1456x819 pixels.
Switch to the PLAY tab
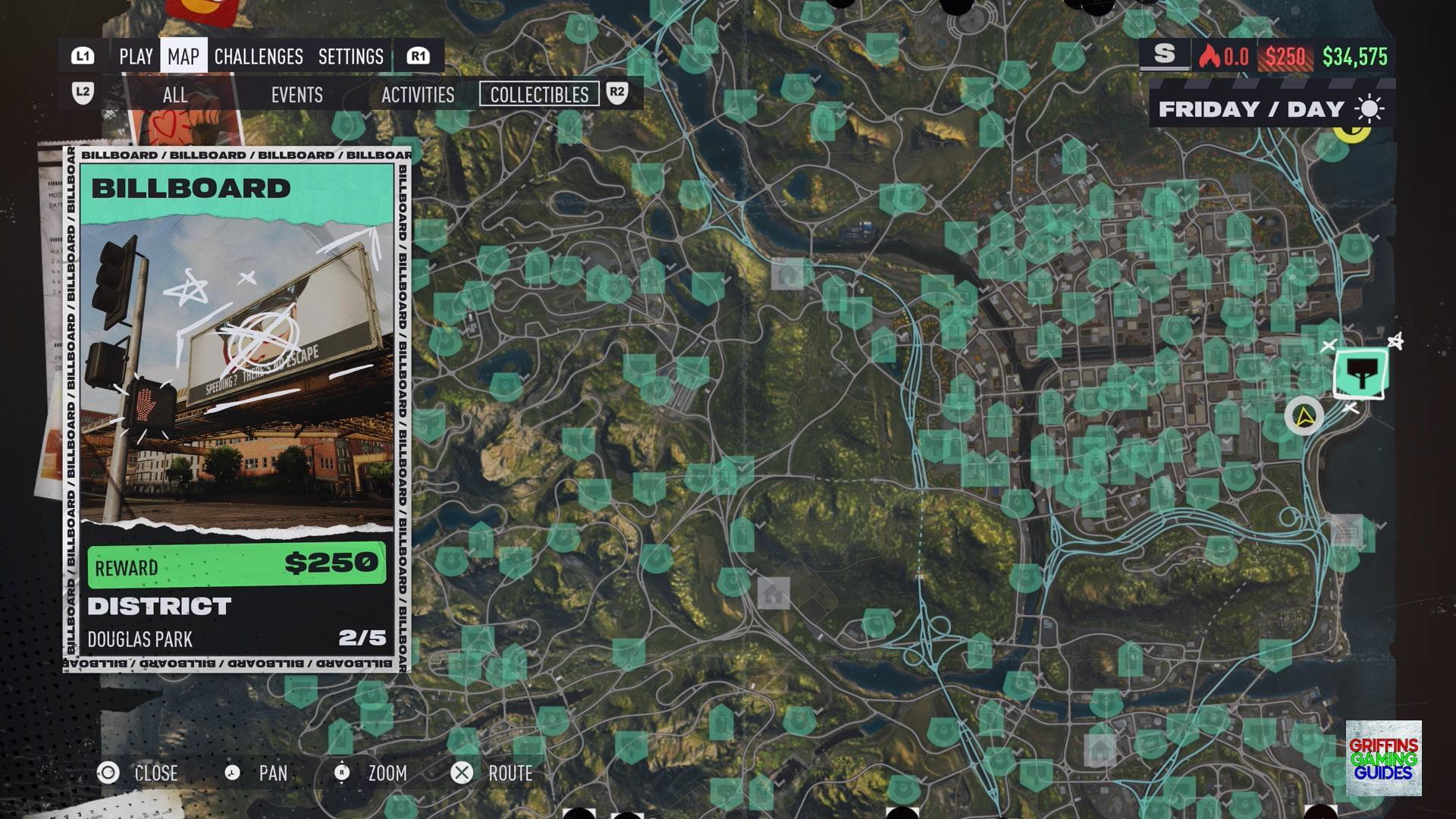[136, 57]
